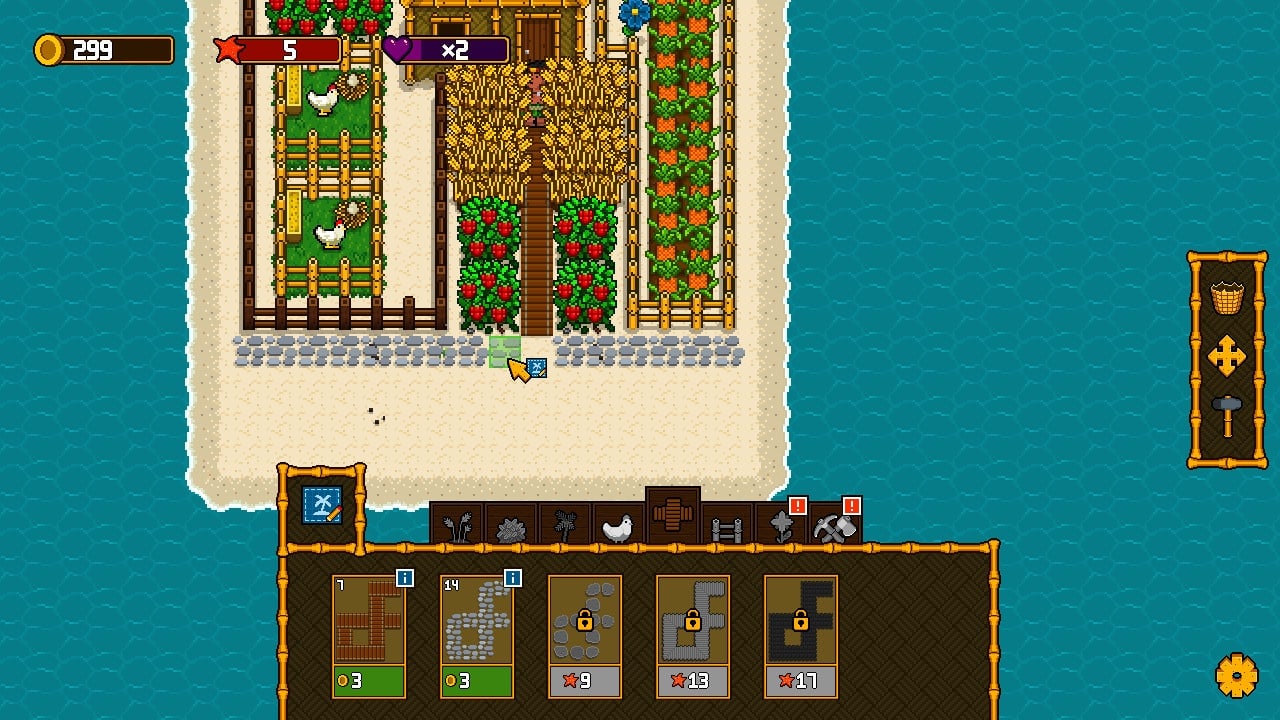This screenshot has width=1280, height=720.
Task: Show info for the wooden plank path
Action: click(x=405, y=577)
